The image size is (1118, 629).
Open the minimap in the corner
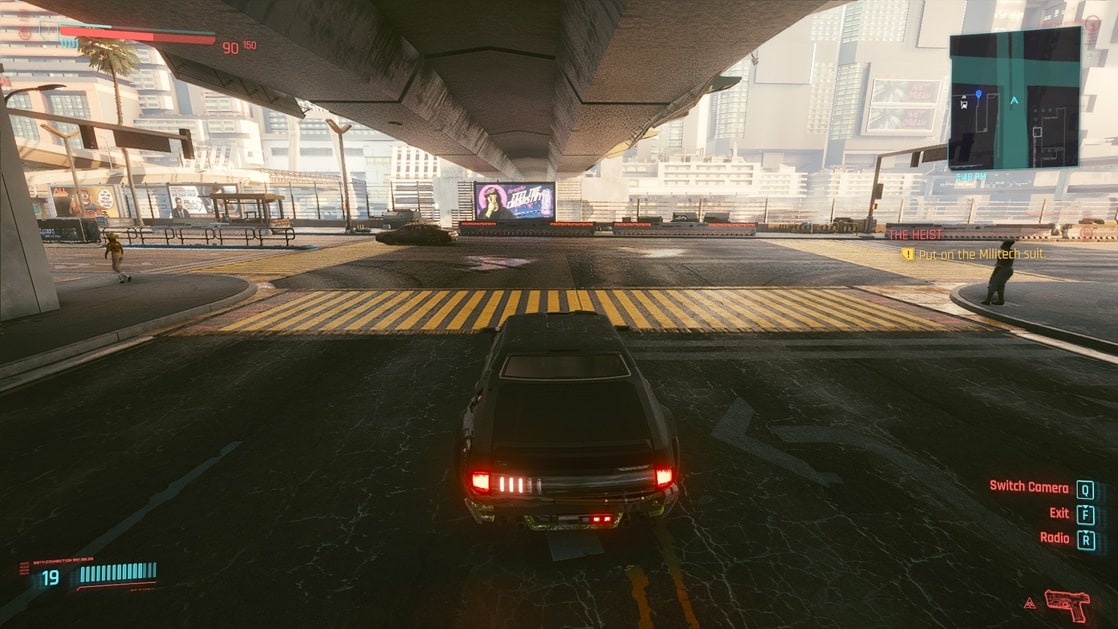pyautogui.click(x=1014, y=97)
